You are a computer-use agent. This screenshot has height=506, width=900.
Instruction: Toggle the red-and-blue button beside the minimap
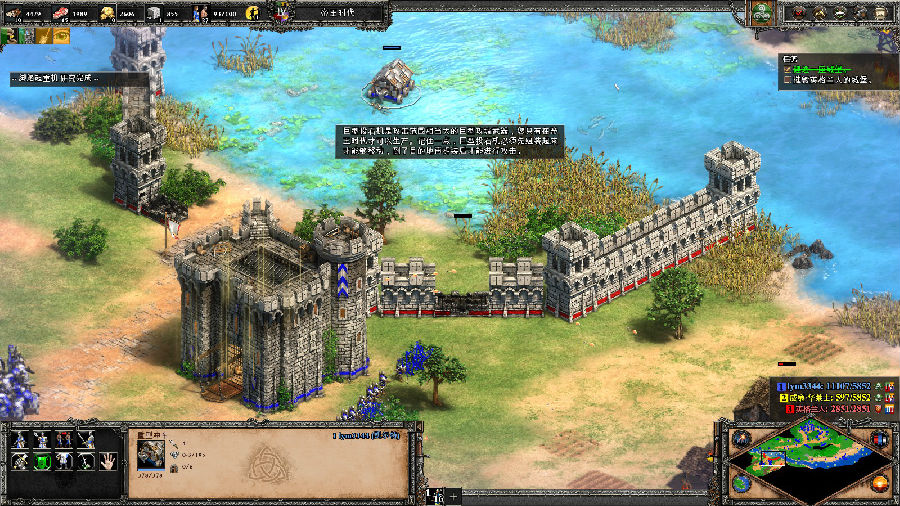click(x=879, y=439)
